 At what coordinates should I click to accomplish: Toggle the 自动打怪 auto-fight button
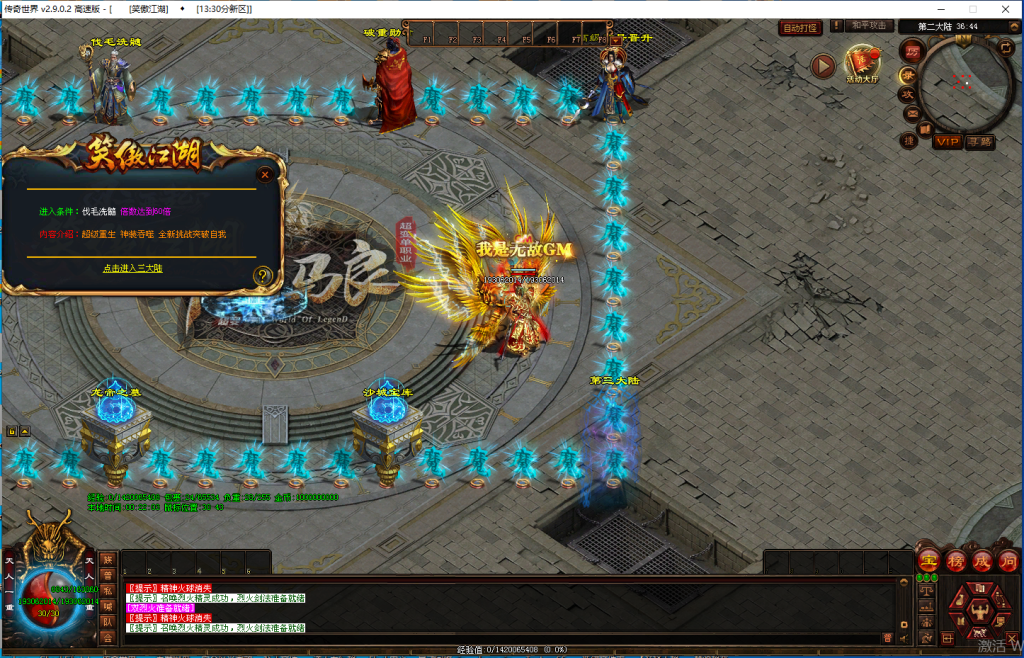point(800,28)
